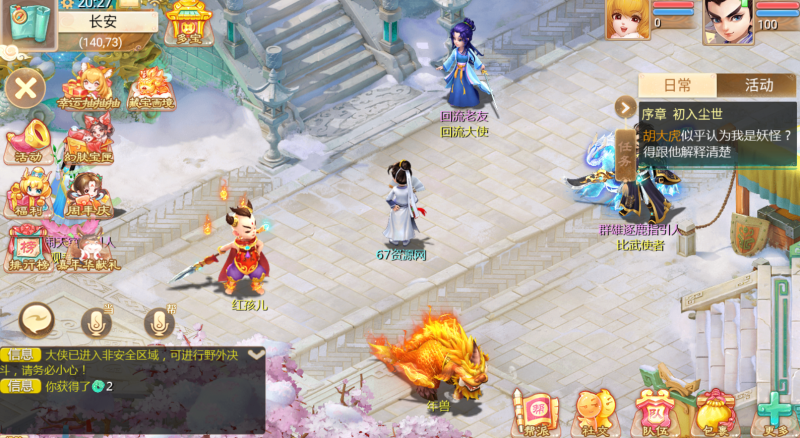Expand the chat log arrow
Screen dimensions: 800x438
[x=257, y=353]
